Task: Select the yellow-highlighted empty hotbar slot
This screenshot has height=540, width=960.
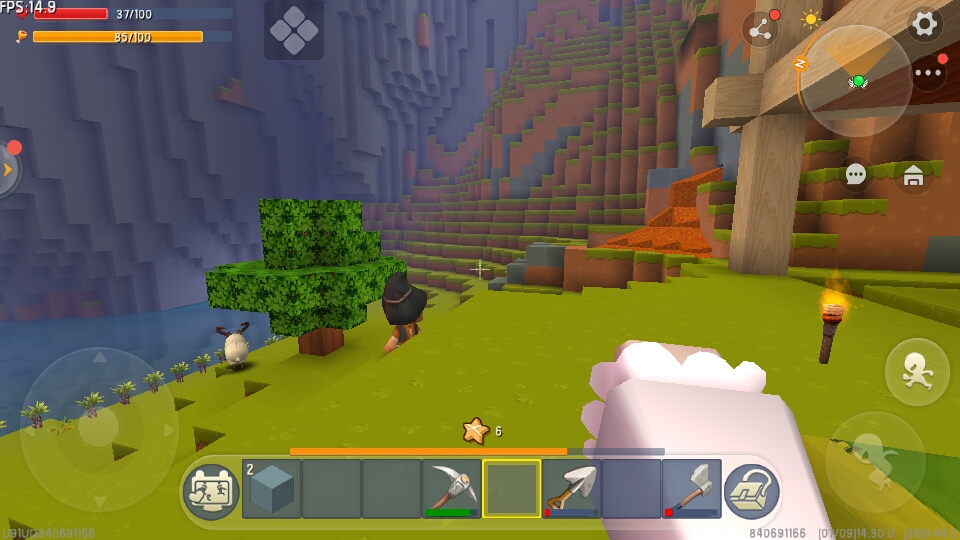Action: tap(511, 488)
